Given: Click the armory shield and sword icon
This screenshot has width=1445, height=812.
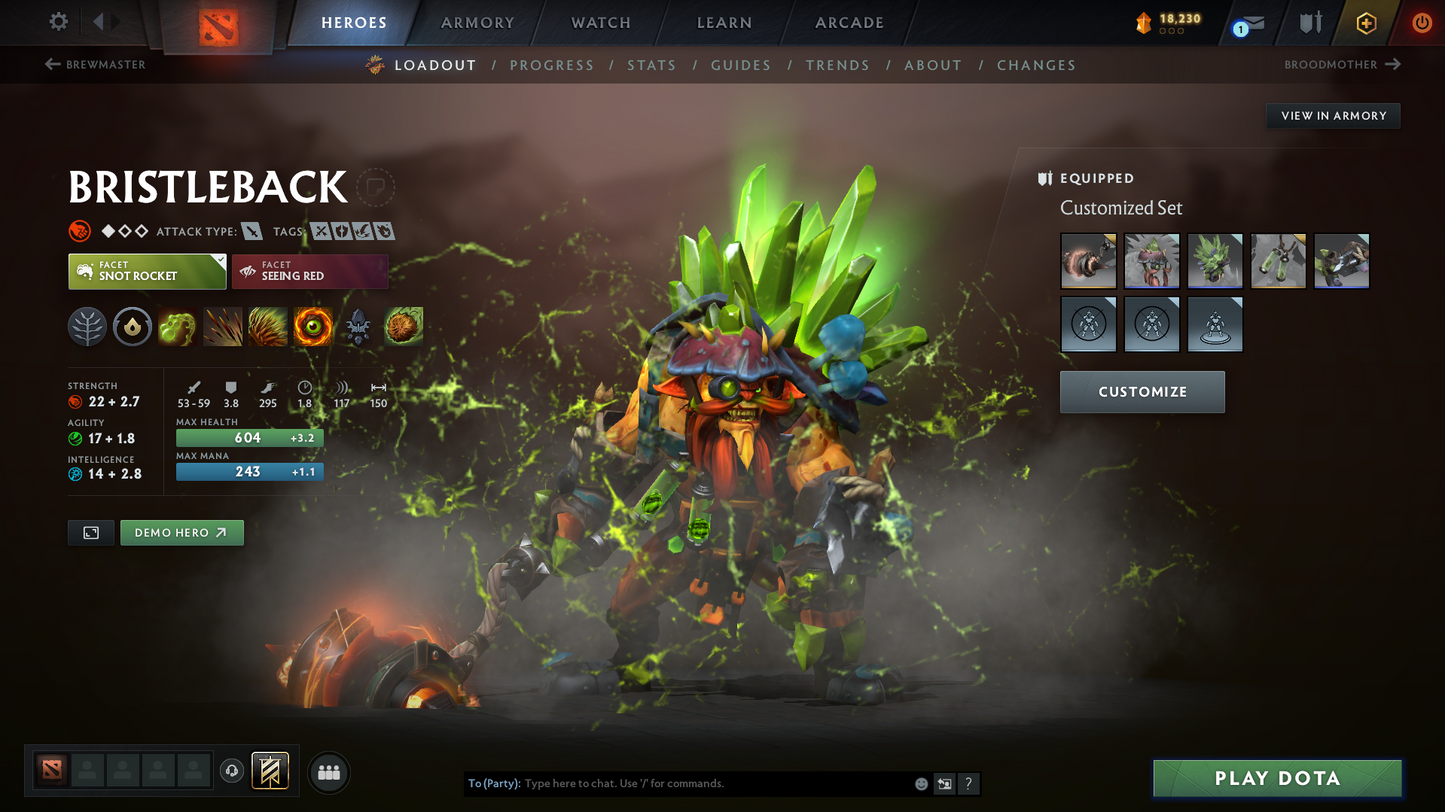Looking at the screenshot, I should 1310,22.
